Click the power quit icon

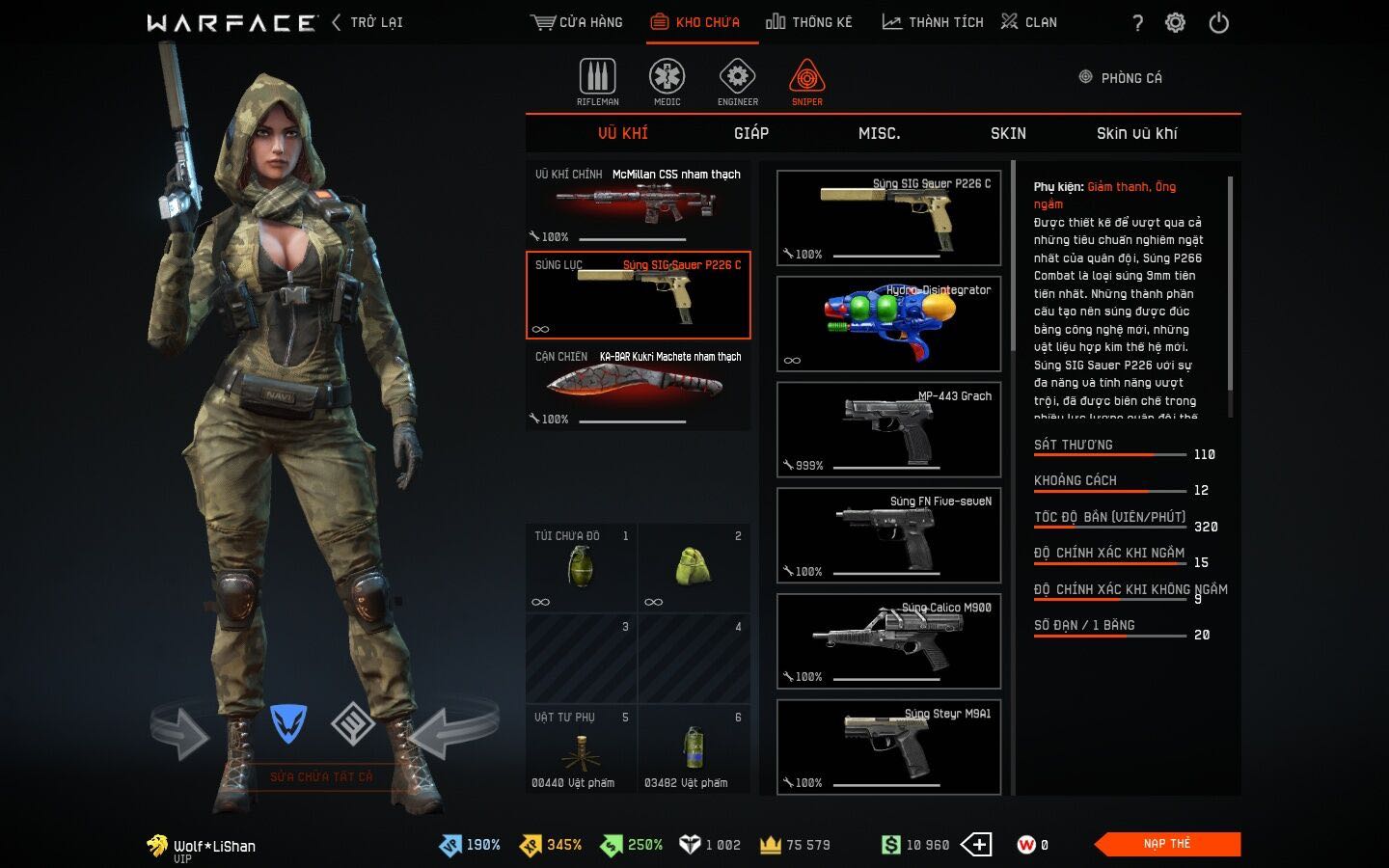1219,23
